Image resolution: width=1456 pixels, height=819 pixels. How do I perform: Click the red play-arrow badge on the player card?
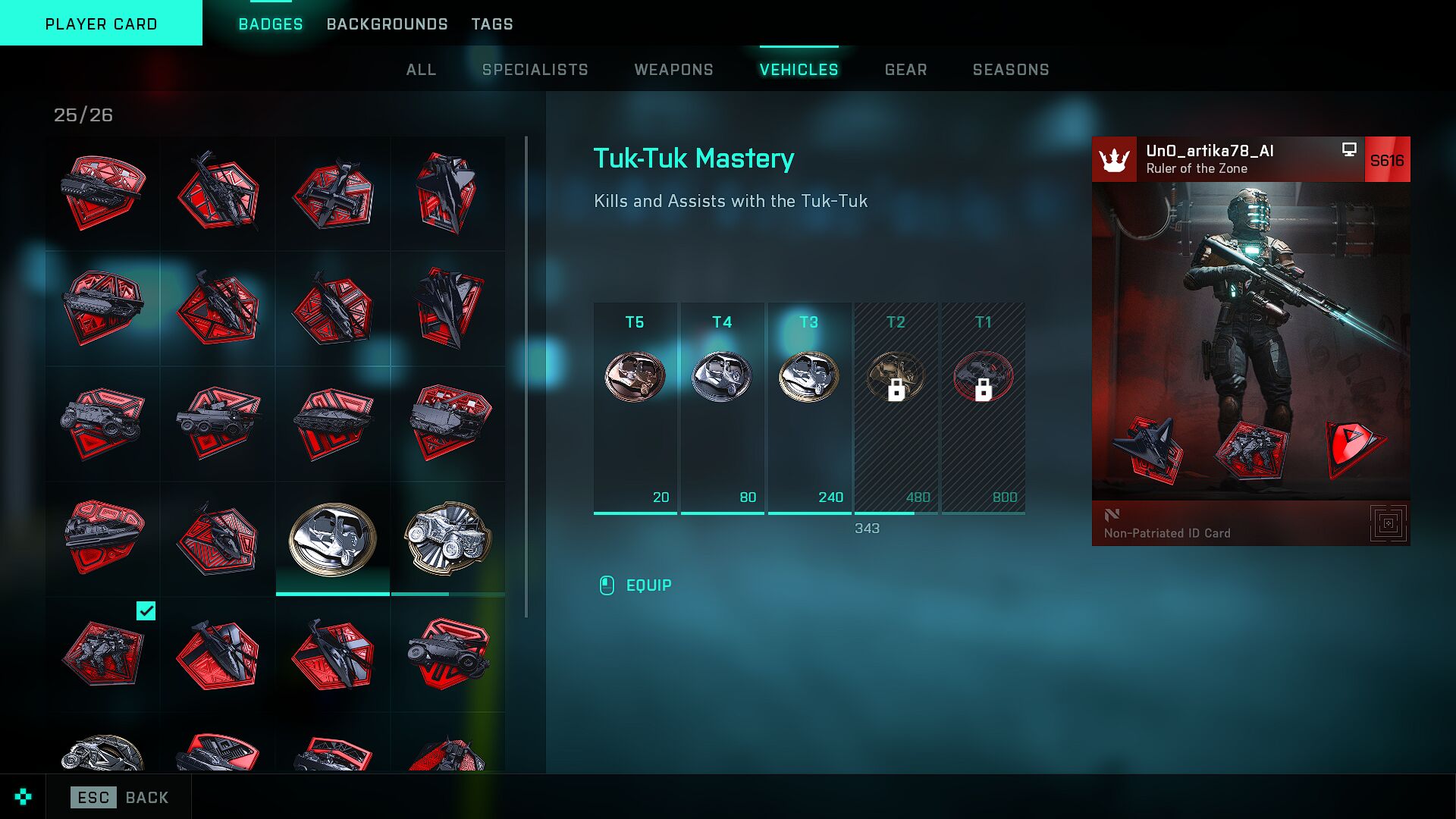coord(1354,448)
